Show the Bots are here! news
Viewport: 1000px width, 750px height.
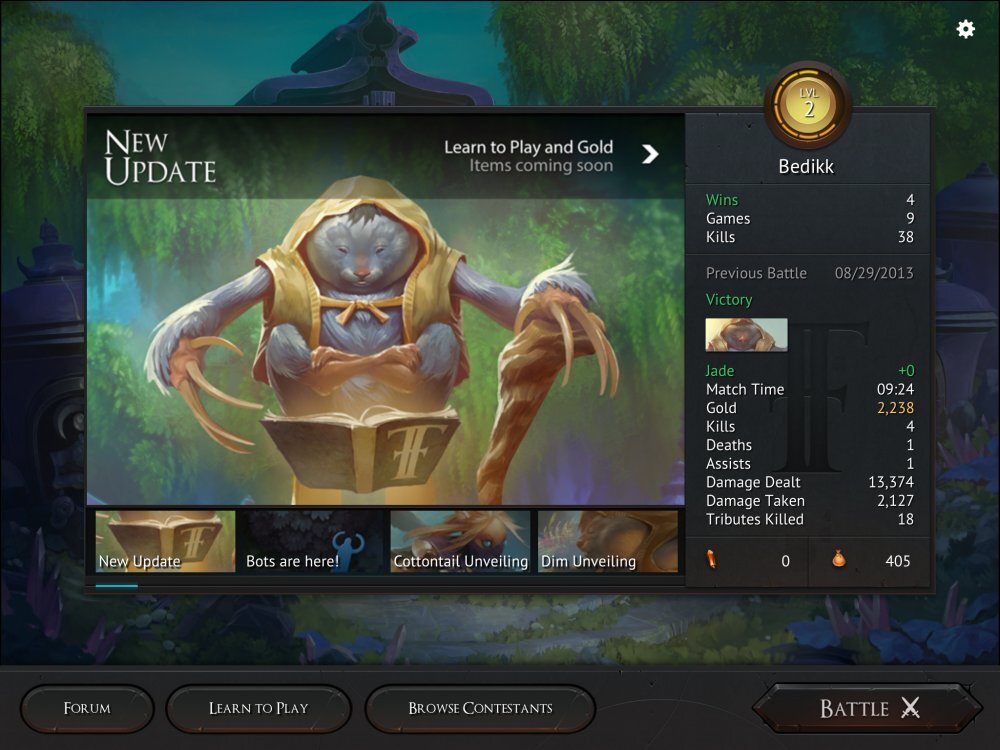pyautogui.click(x=314, y=541)
